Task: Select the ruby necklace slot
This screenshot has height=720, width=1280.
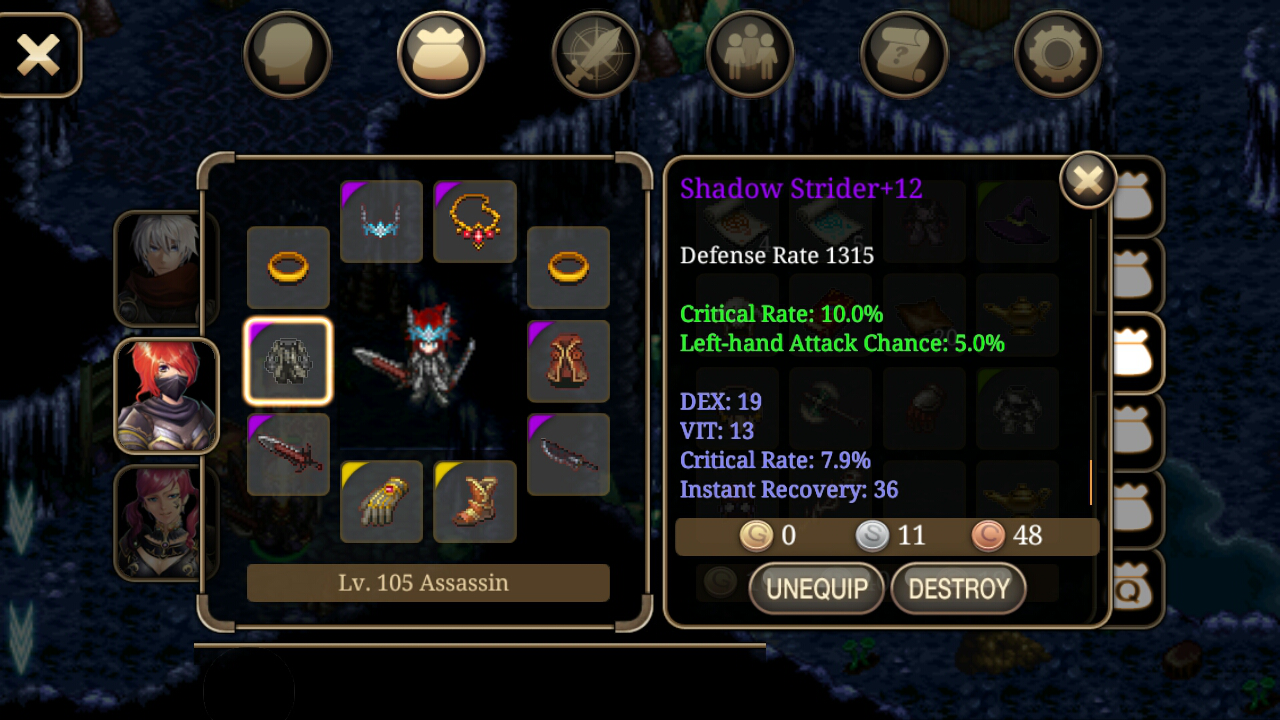Action: tap(475, 221)
